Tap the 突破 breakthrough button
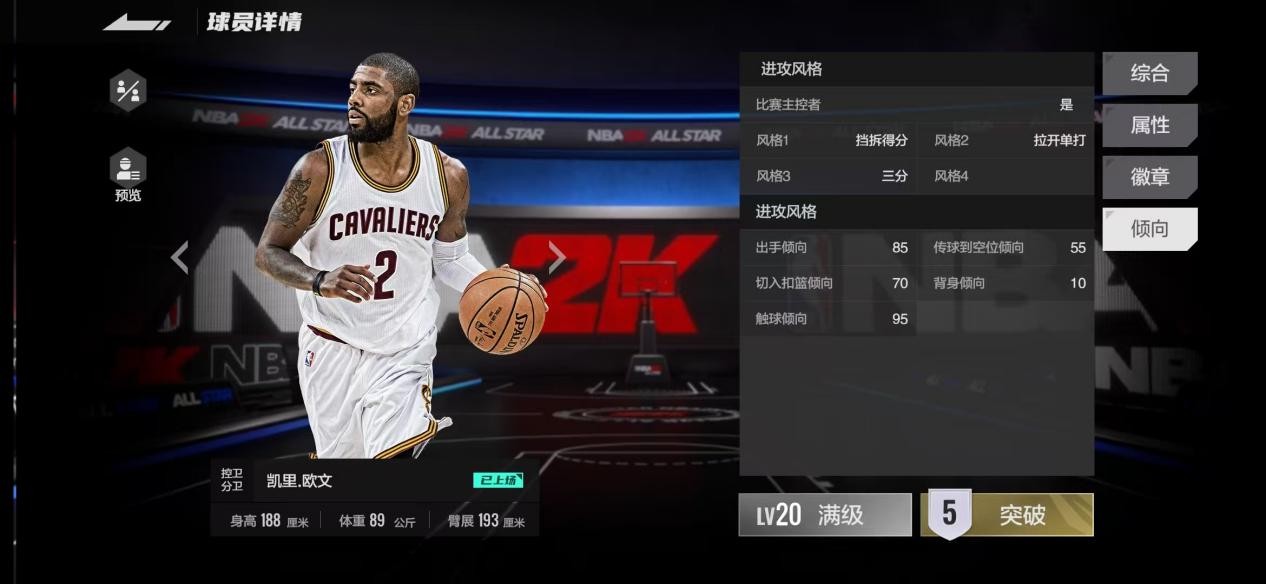This screenshot has width=1266, height=584. [x=1007, y=515]
